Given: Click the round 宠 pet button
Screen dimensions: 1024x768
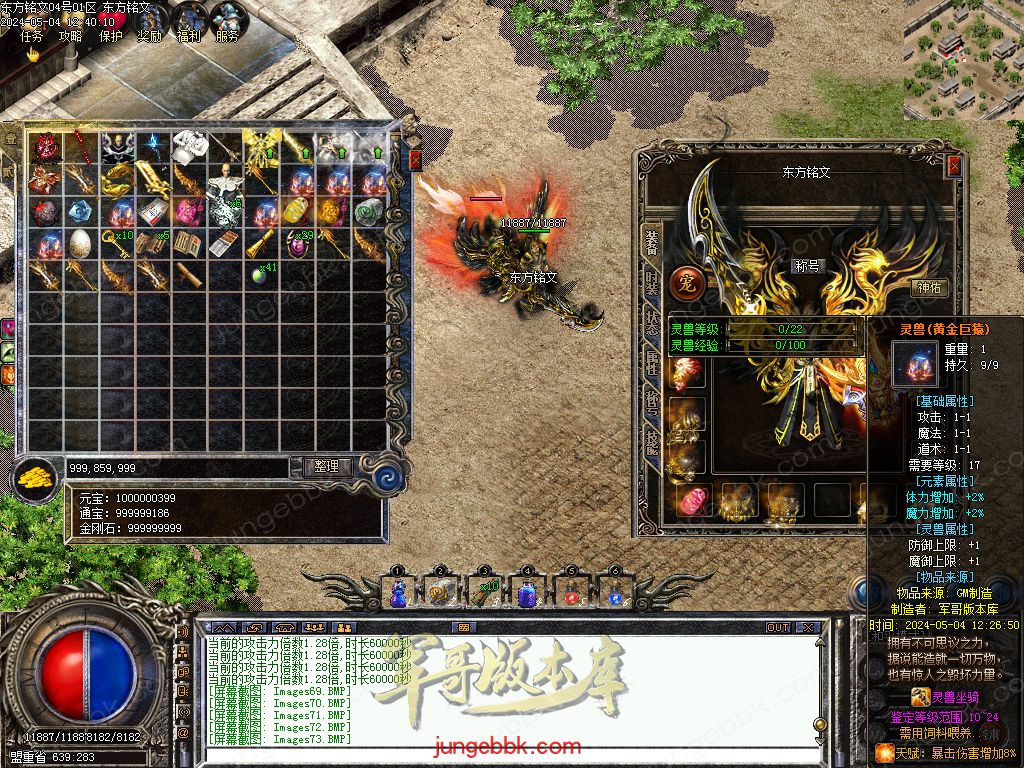Looking at the screenshot, I should click(x=687, y=283).
